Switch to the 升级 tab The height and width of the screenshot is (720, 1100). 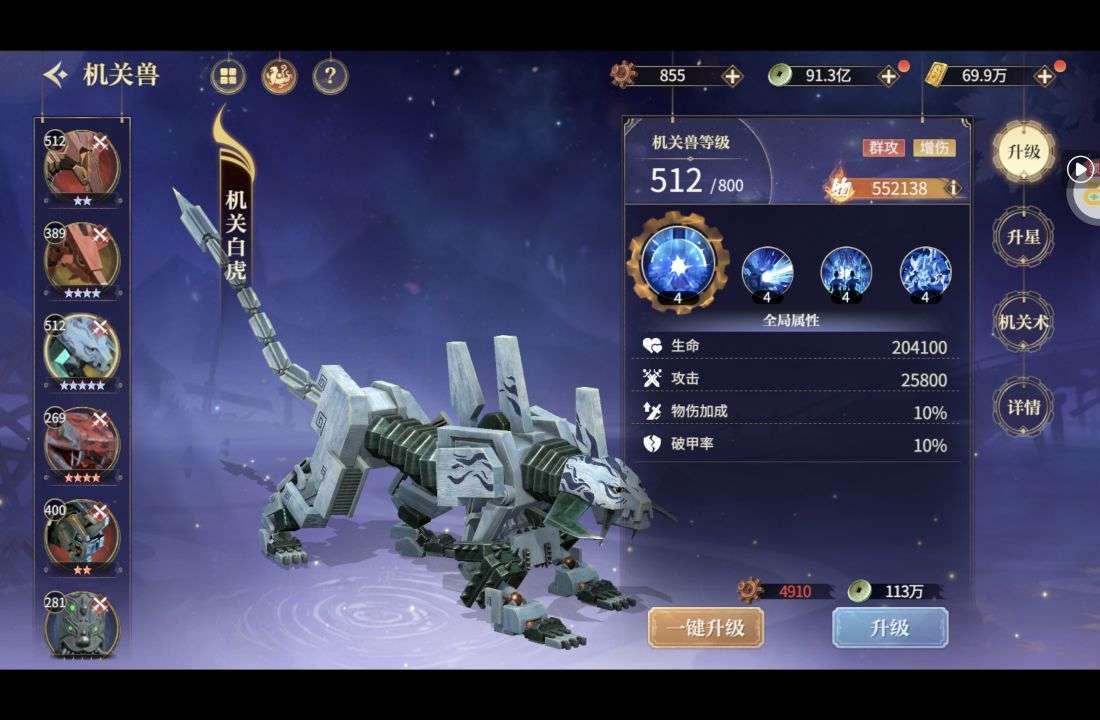1024,152
